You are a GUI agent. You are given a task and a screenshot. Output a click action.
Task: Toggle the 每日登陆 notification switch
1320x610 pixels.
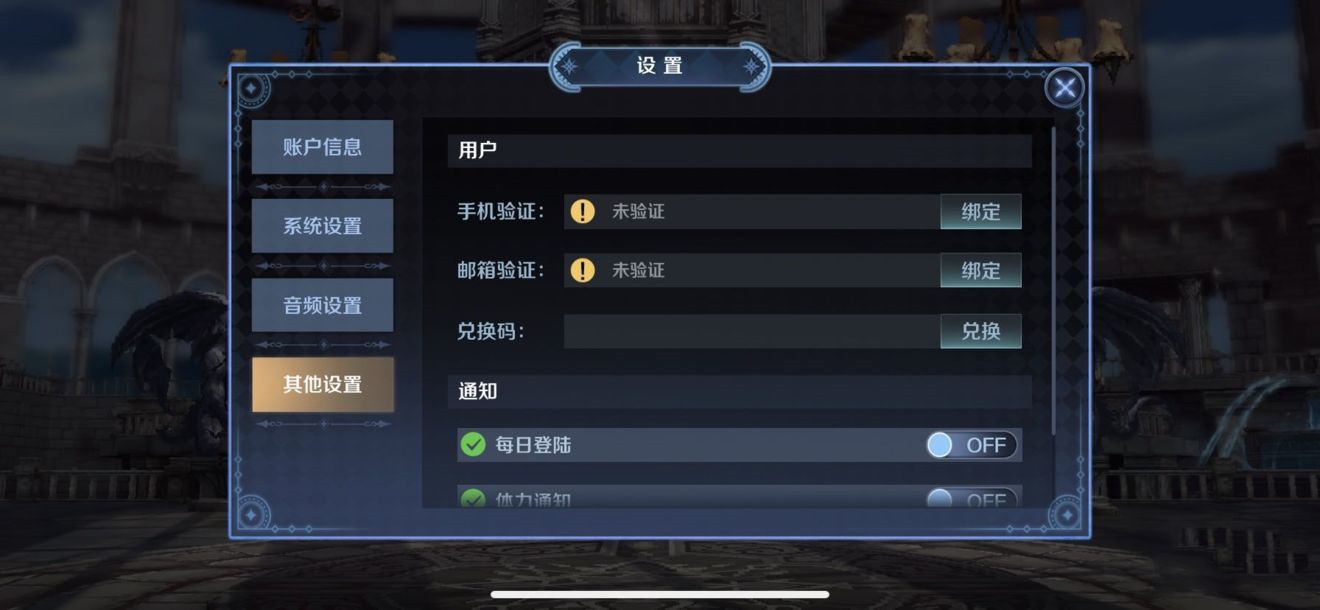971,445
